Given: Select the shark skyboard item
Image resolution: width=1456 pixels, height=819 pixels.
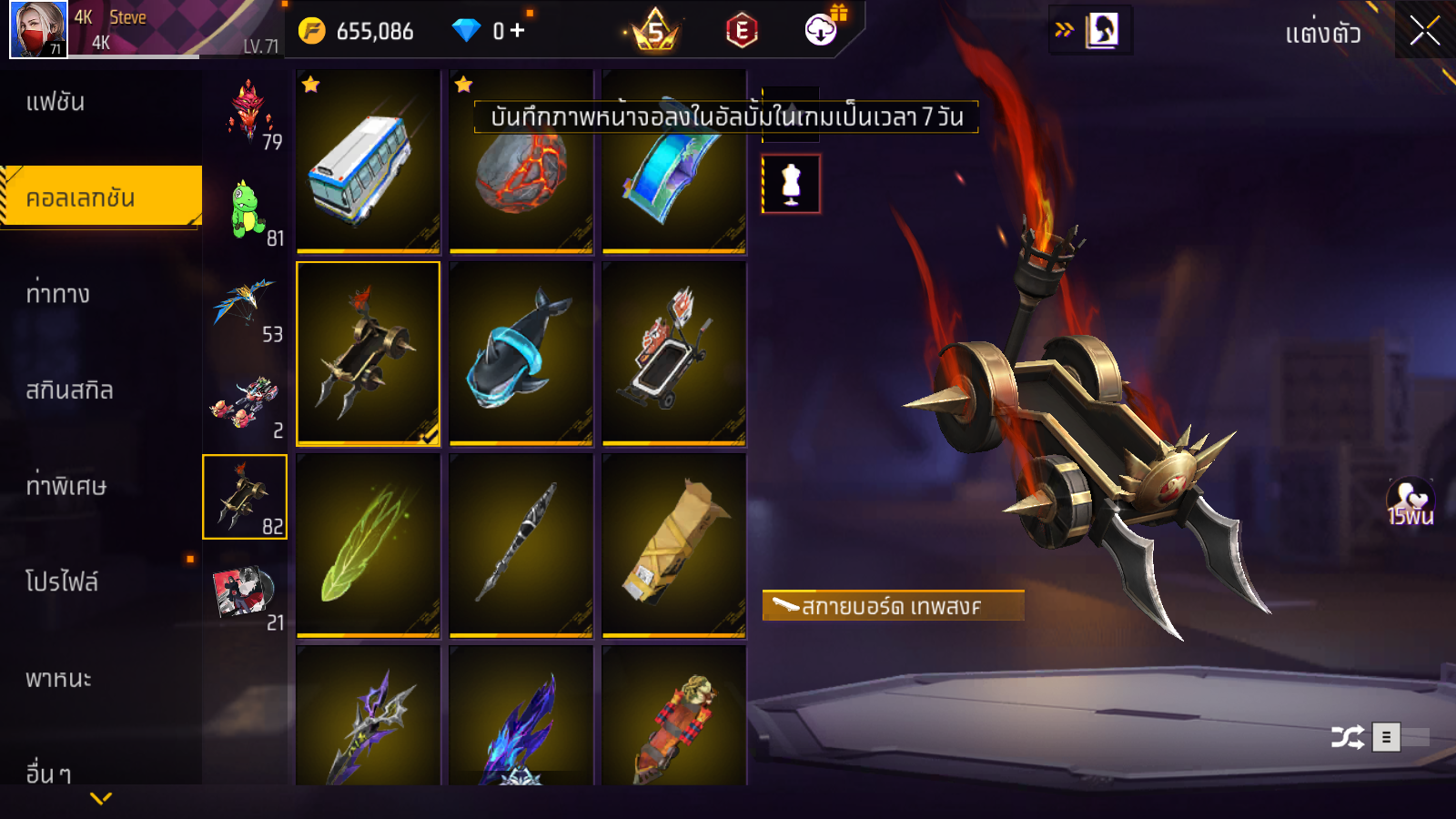Looking at the screenshot, I should pyautogui.click(x=521, y=353).
